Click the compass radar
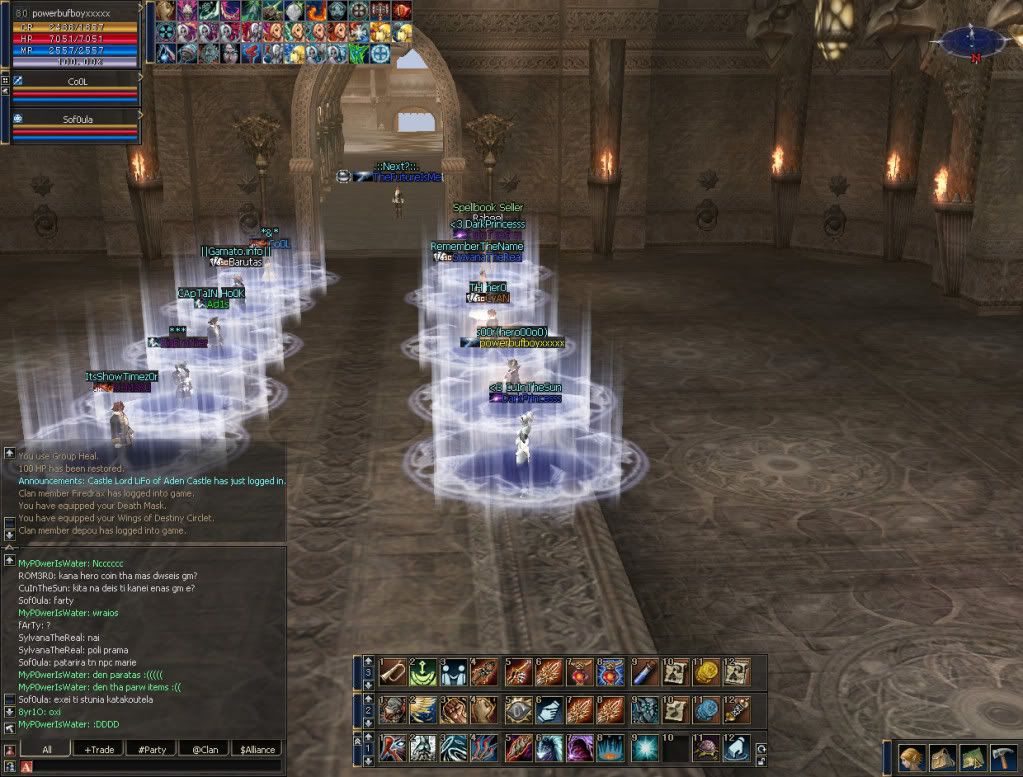Screen dimensions: 1023x777 point(971,41)
